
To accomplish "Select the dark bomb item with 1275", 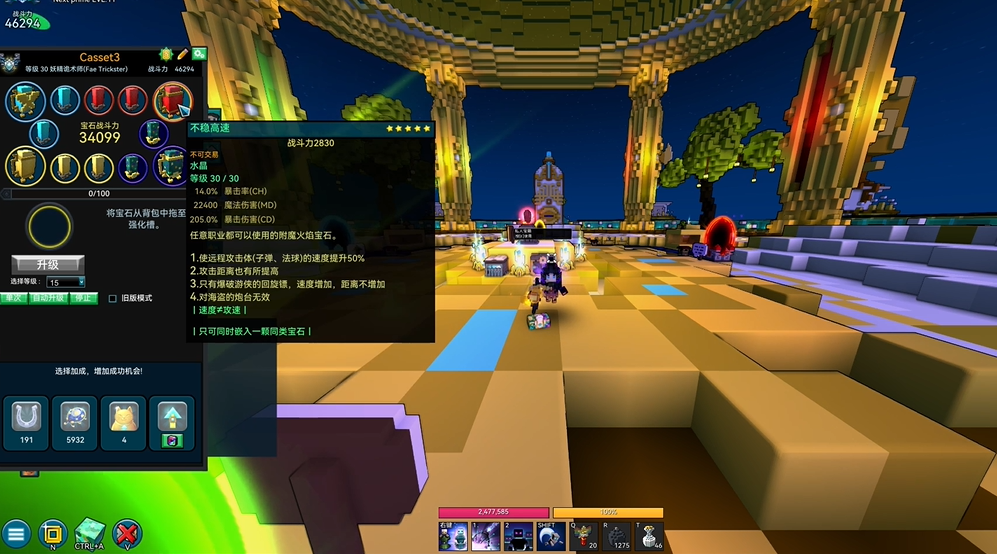I will click(x=618, y=537).
